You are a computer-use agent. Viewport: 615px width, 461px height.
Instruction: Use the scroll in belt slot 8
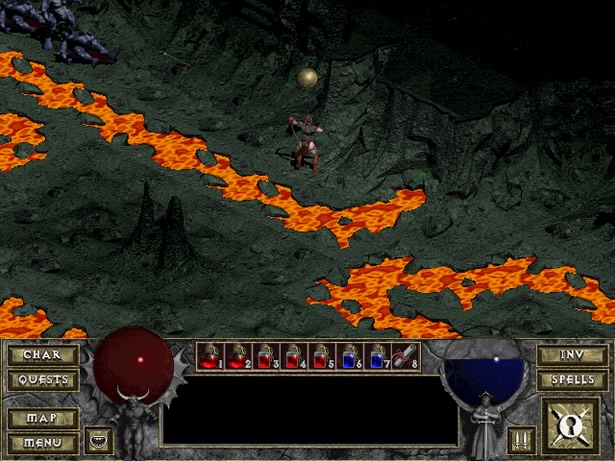(x=406, y=357)
